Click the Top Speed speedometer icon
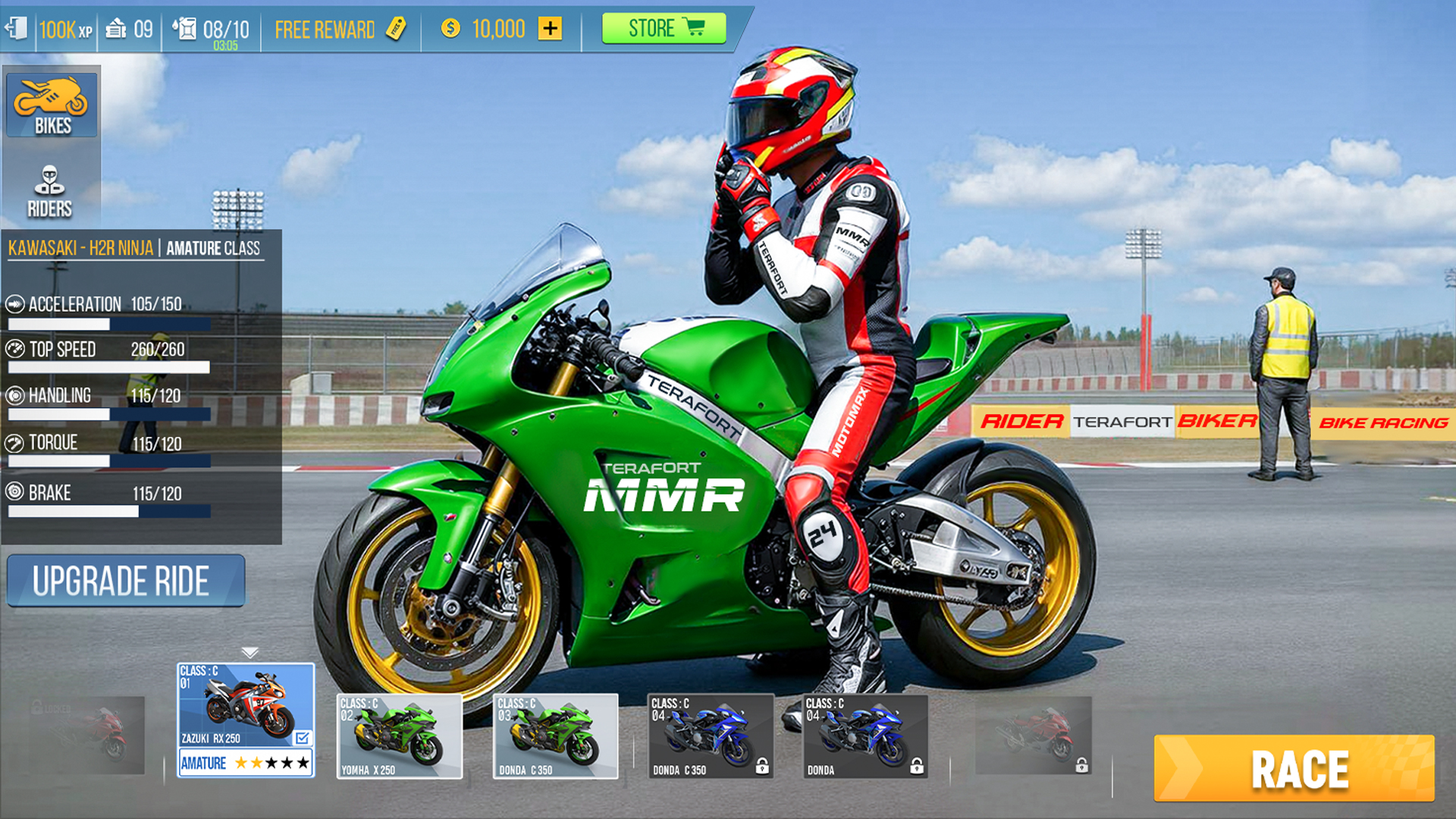The image size is (1456, 819). 15,350
